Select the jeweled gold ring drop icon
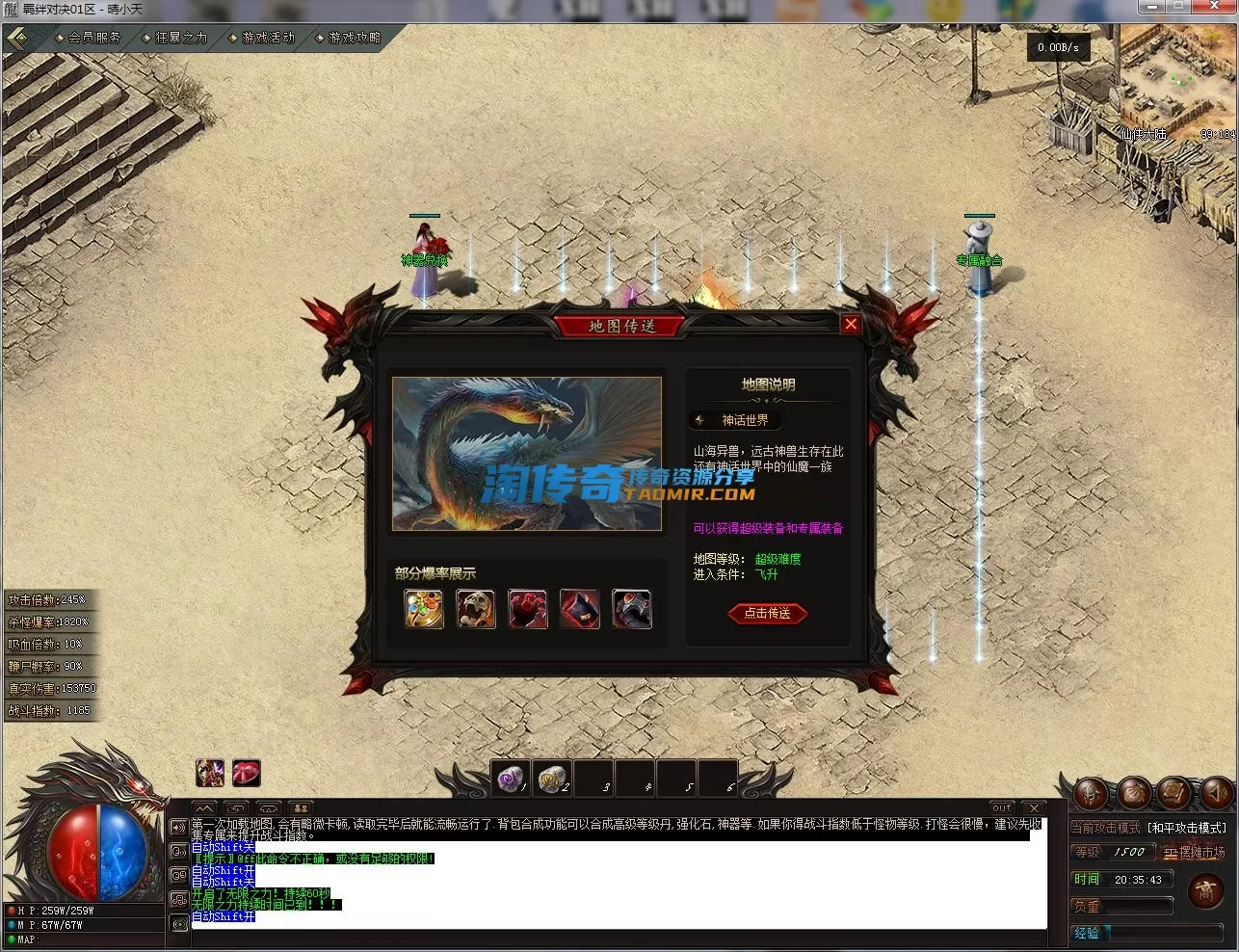Viewport: 1239px width, 952px height. [x=424, y=609]
